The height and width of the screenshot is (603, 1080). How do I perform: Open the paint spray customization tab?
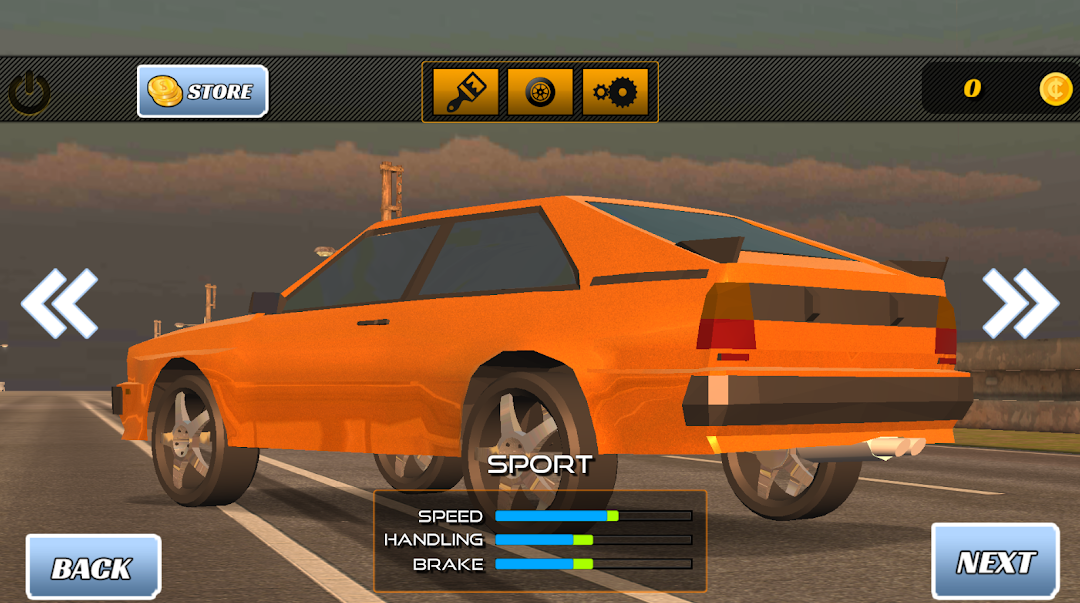coord(465,92)
